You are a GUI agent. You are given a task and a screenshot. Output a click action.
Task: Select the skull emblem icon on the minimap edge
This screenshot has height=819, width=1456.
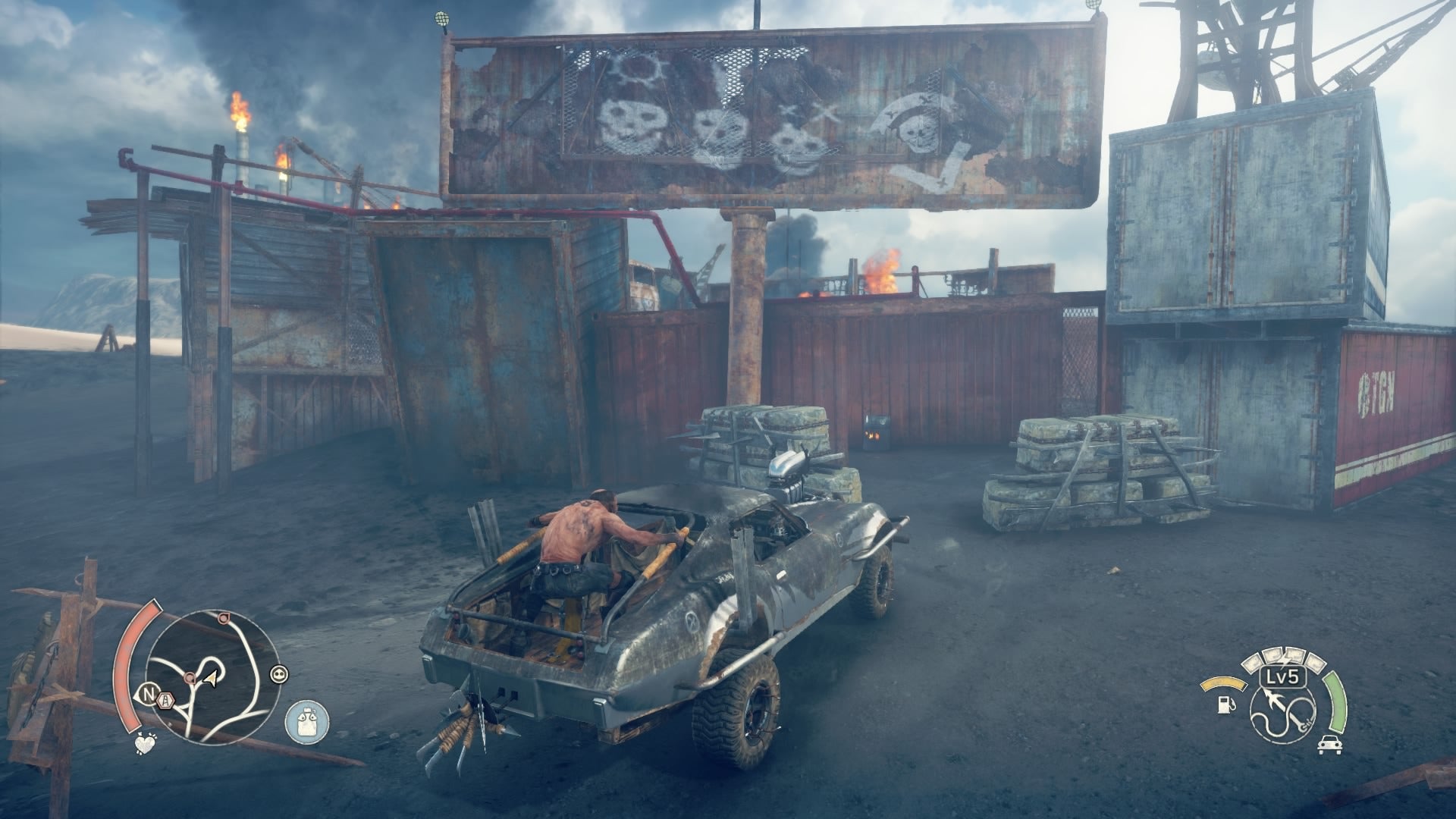(279, 674)
